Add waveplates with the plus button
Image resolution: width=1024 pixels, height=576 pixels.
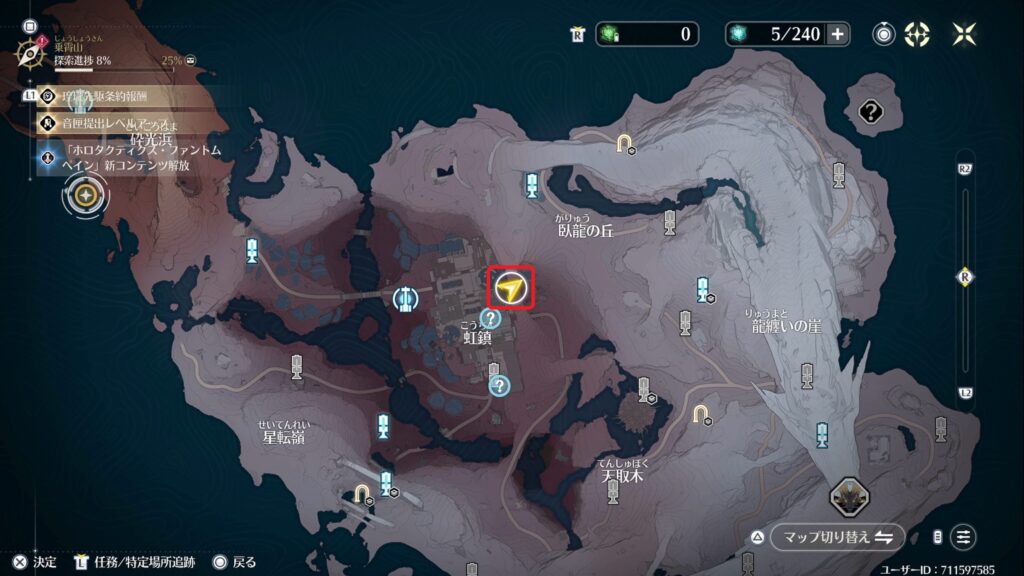(x=837, y=34)
